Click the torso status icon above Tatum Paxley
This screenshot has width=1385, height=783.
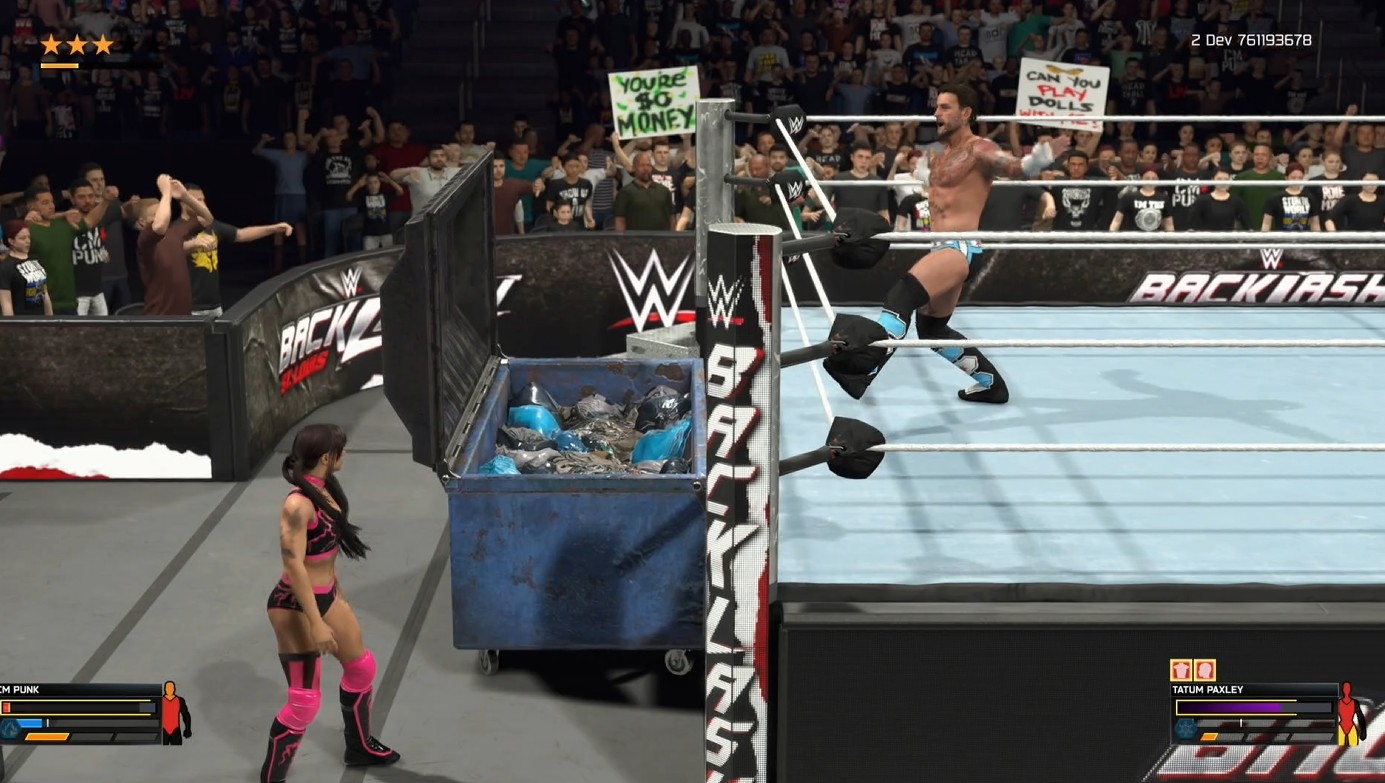point(1181,670)
